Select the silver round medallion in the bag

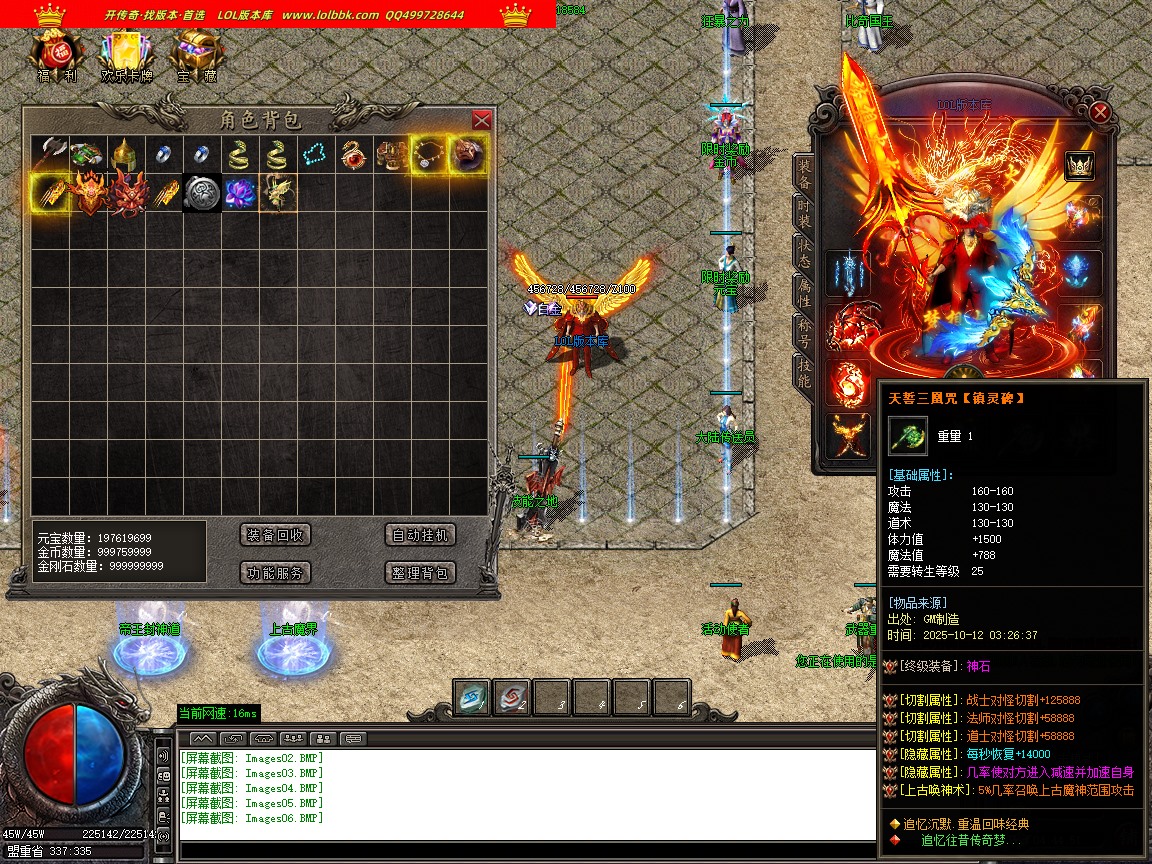point(201,193)
